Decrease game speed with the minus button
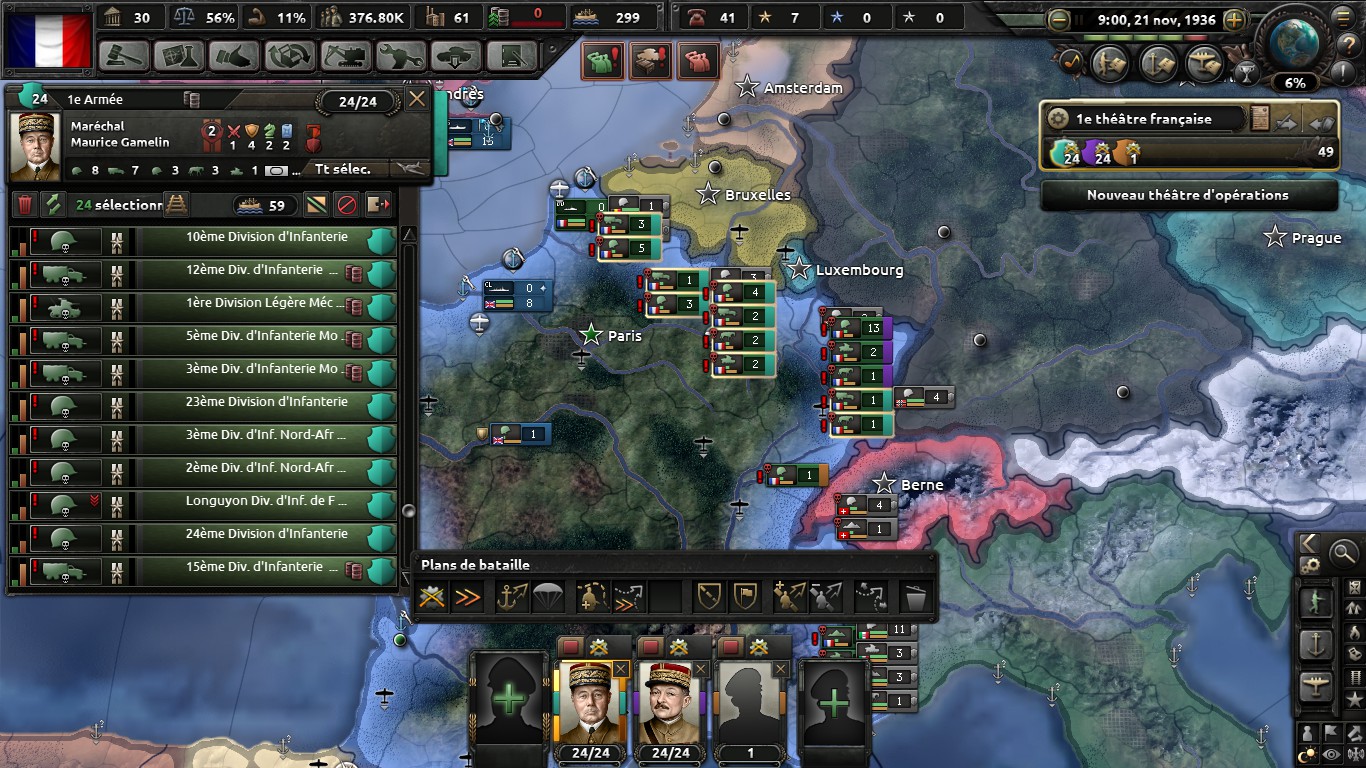 point(1059,19)
